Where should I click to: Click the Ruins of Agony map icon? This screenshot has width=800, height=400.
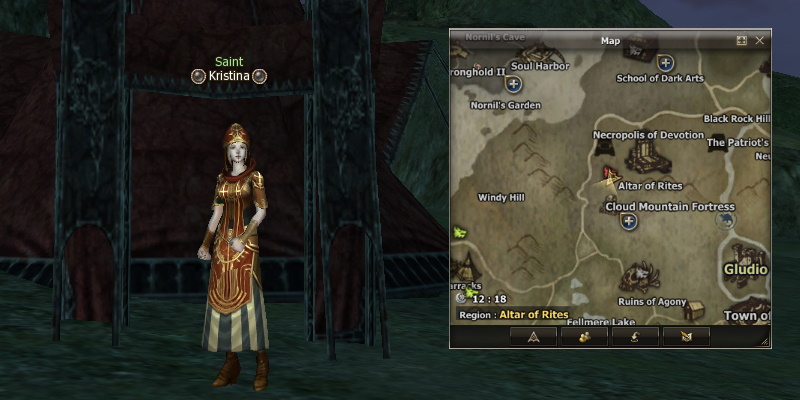[641, 277]
